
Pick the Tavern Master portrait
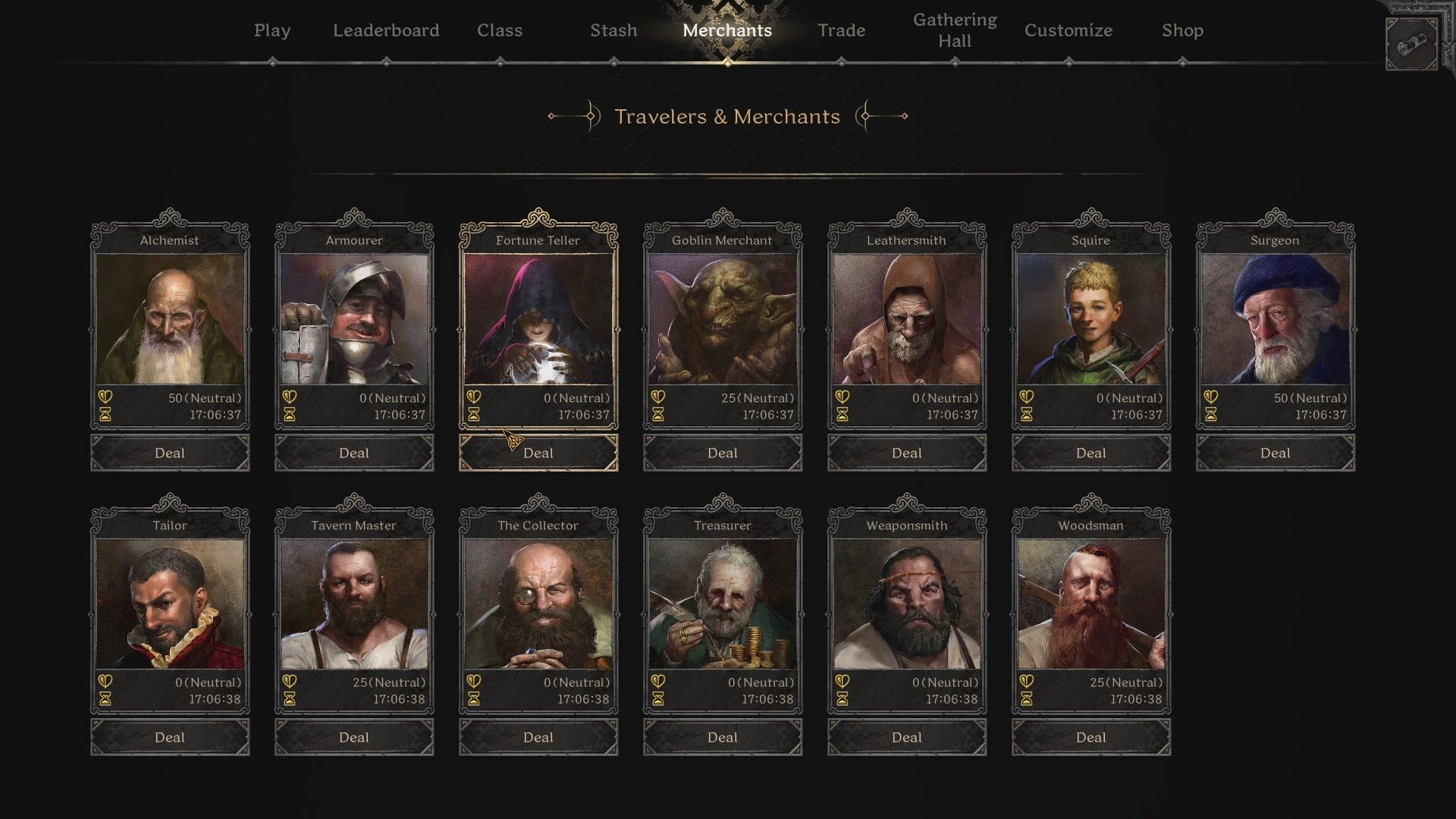pyautogui.click(x=354, y=604)
